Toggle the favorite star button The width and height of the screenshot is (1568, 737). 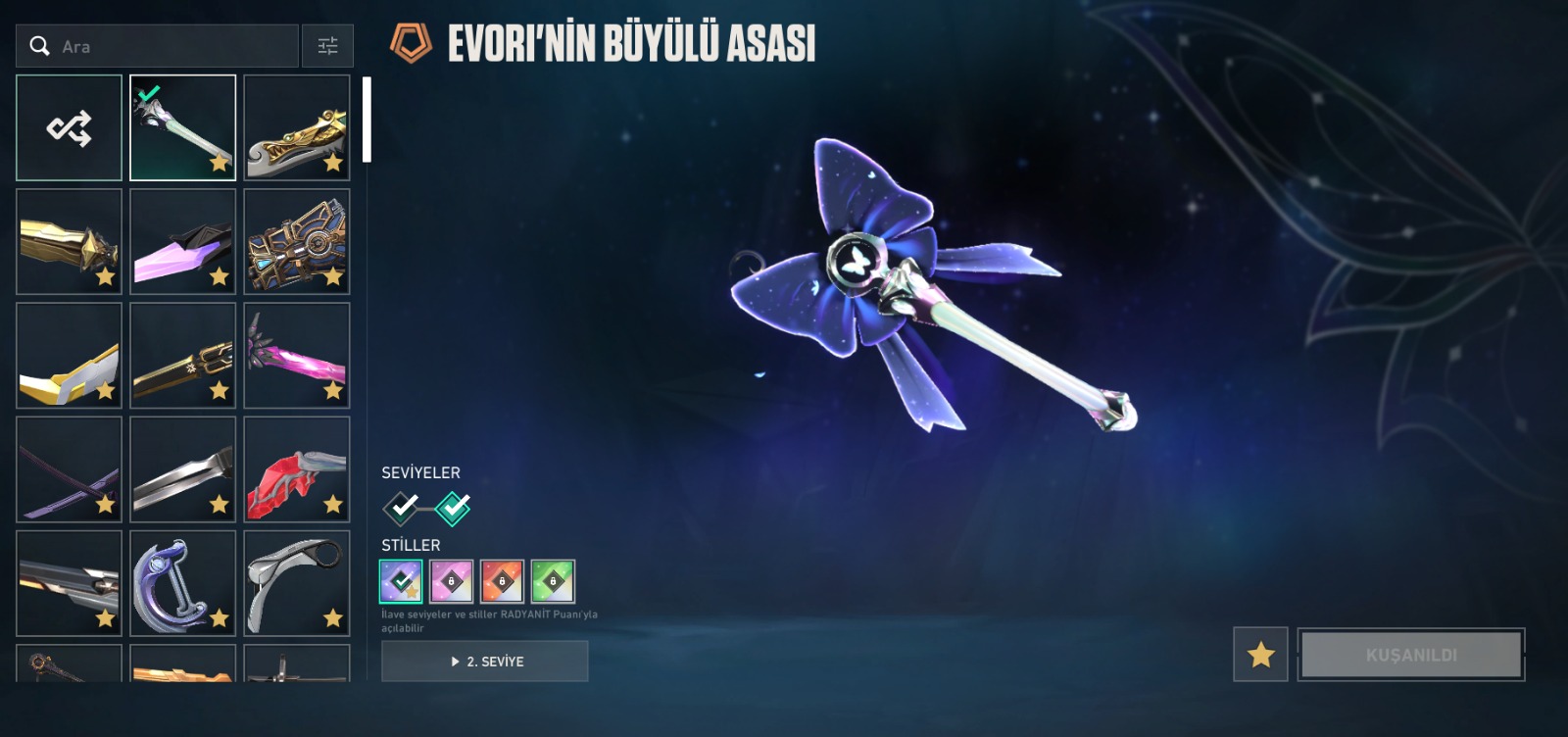pos(1260,655)
